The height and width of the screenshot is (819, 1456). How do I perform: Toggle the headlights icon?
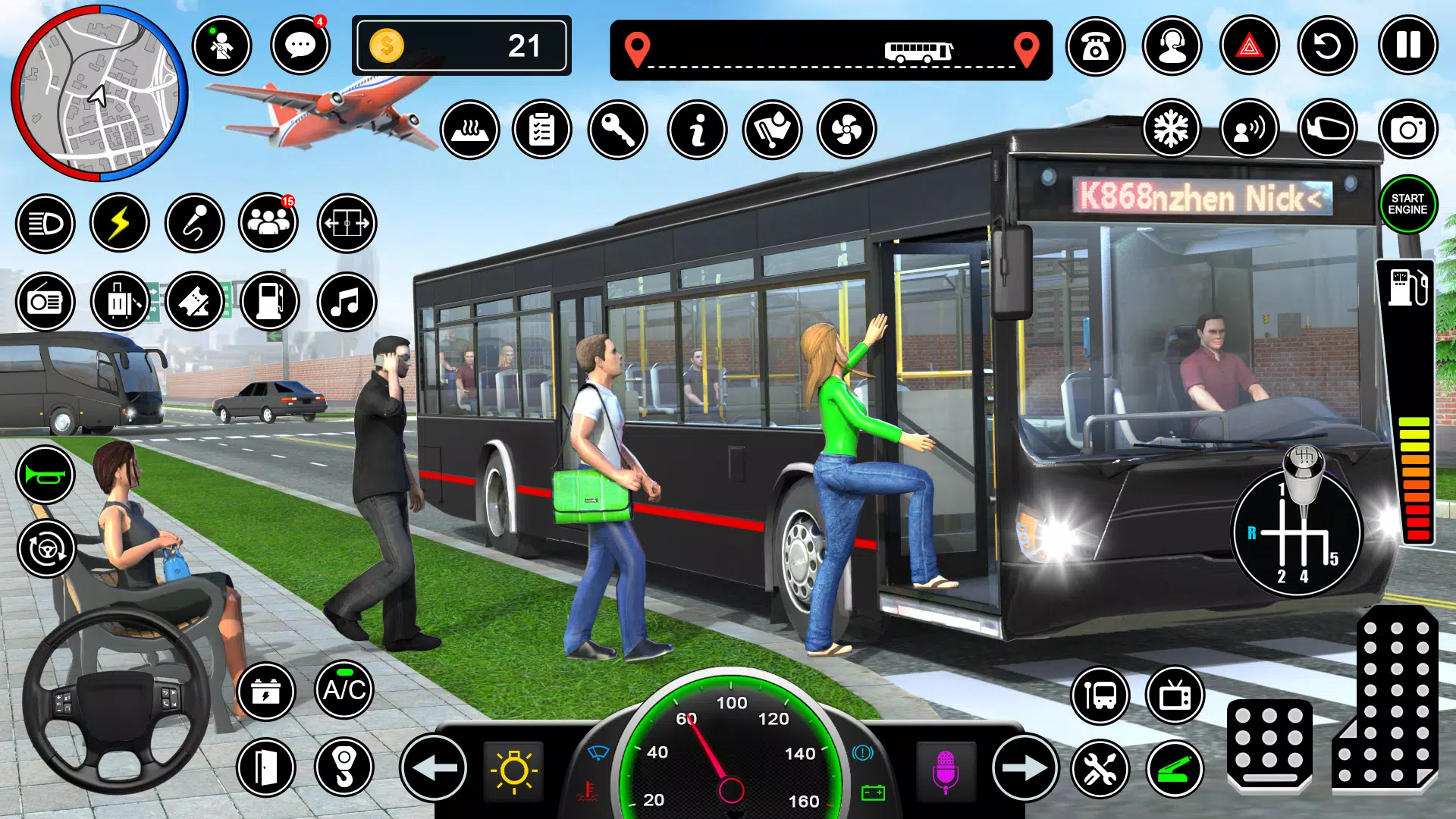pos(45,221)
